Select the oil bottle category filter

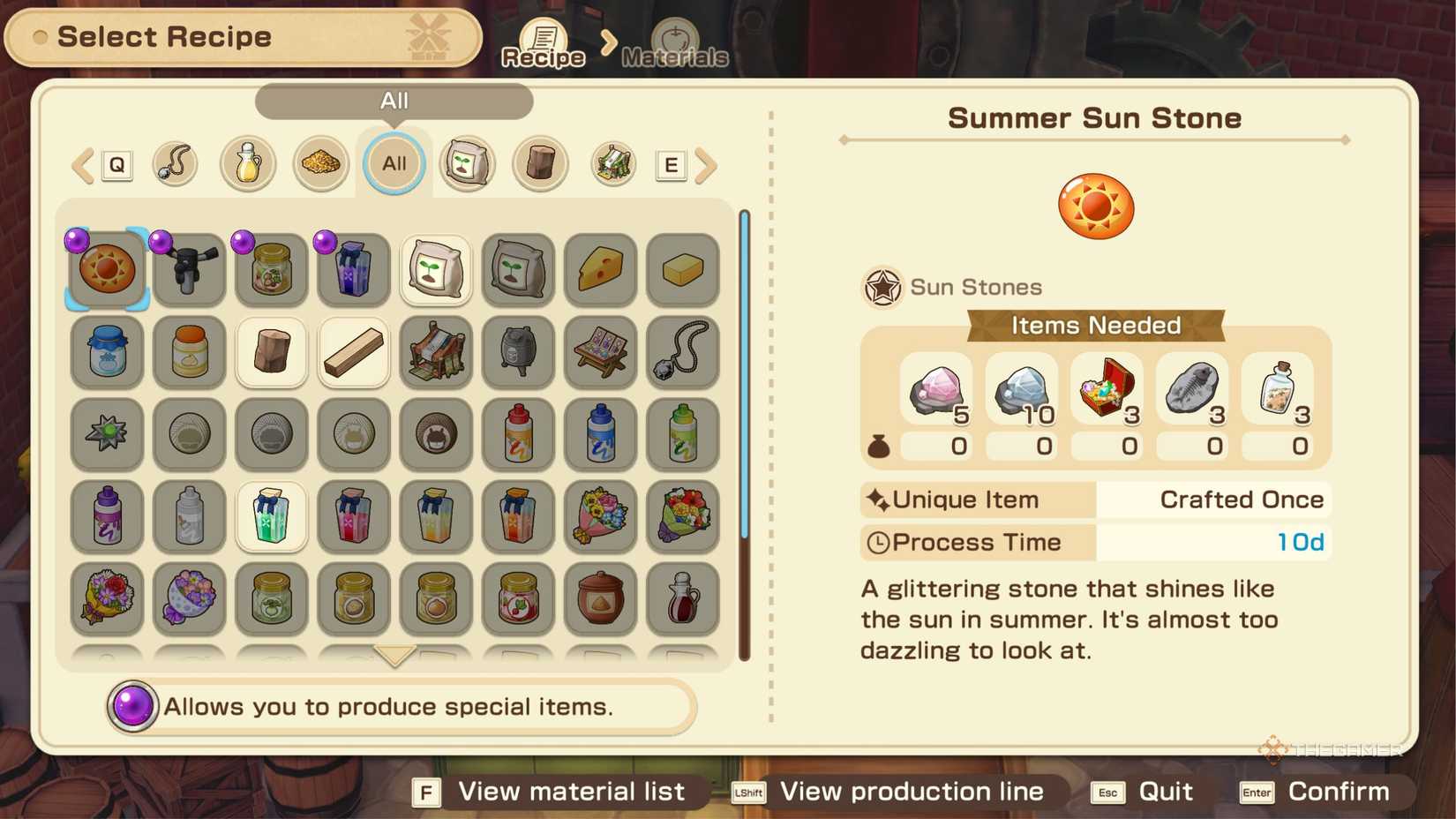(x=247, y=163)
